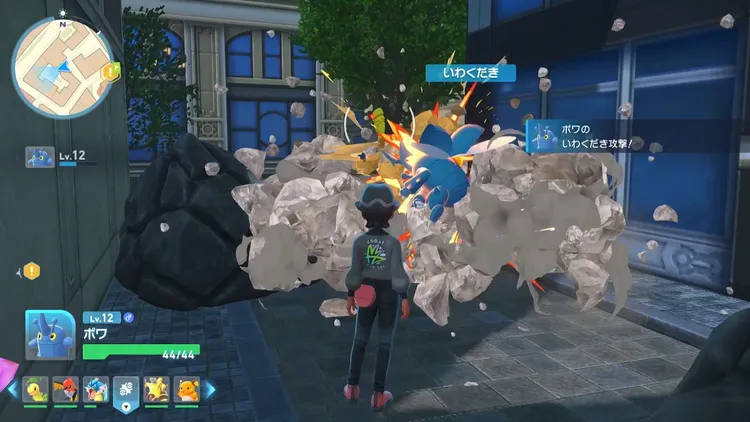Select the wild Heracross Lv.12 target indicator
The width and height of the screenshot is (750, 422).
pyautogui.click(x=40, y=157)
